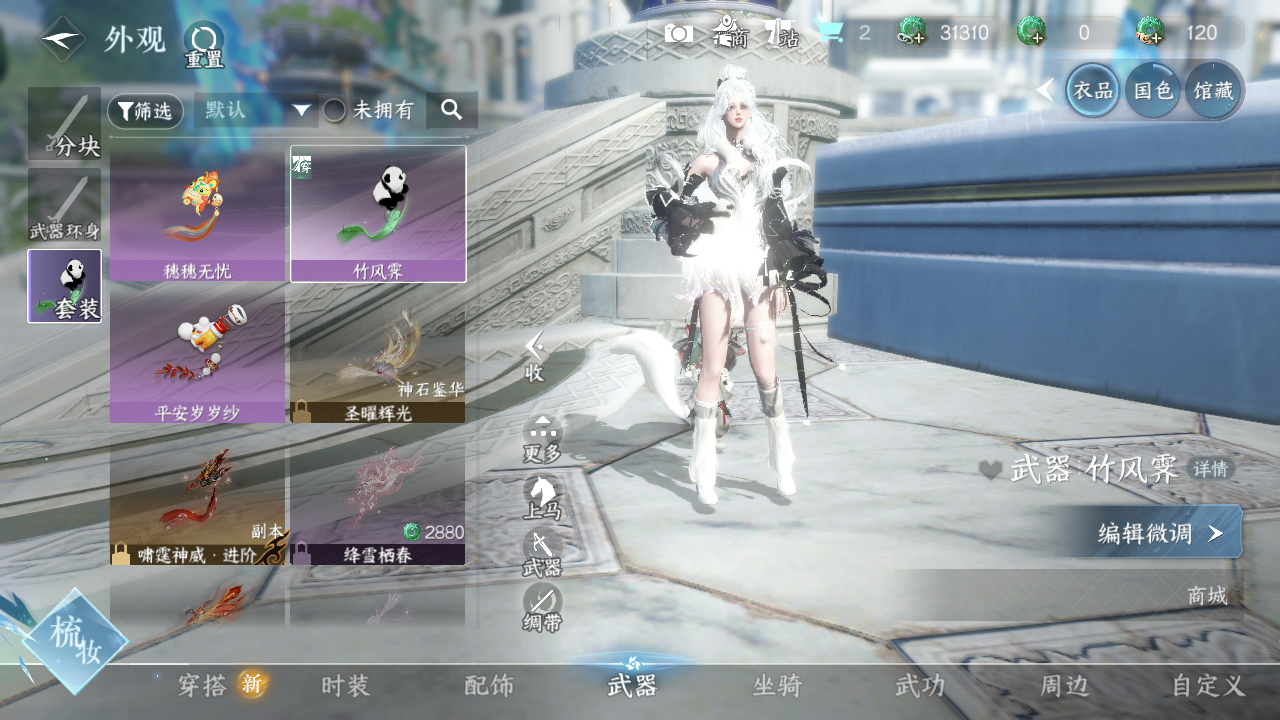Take a screenshot with the camera icon

tap(679, 34)
